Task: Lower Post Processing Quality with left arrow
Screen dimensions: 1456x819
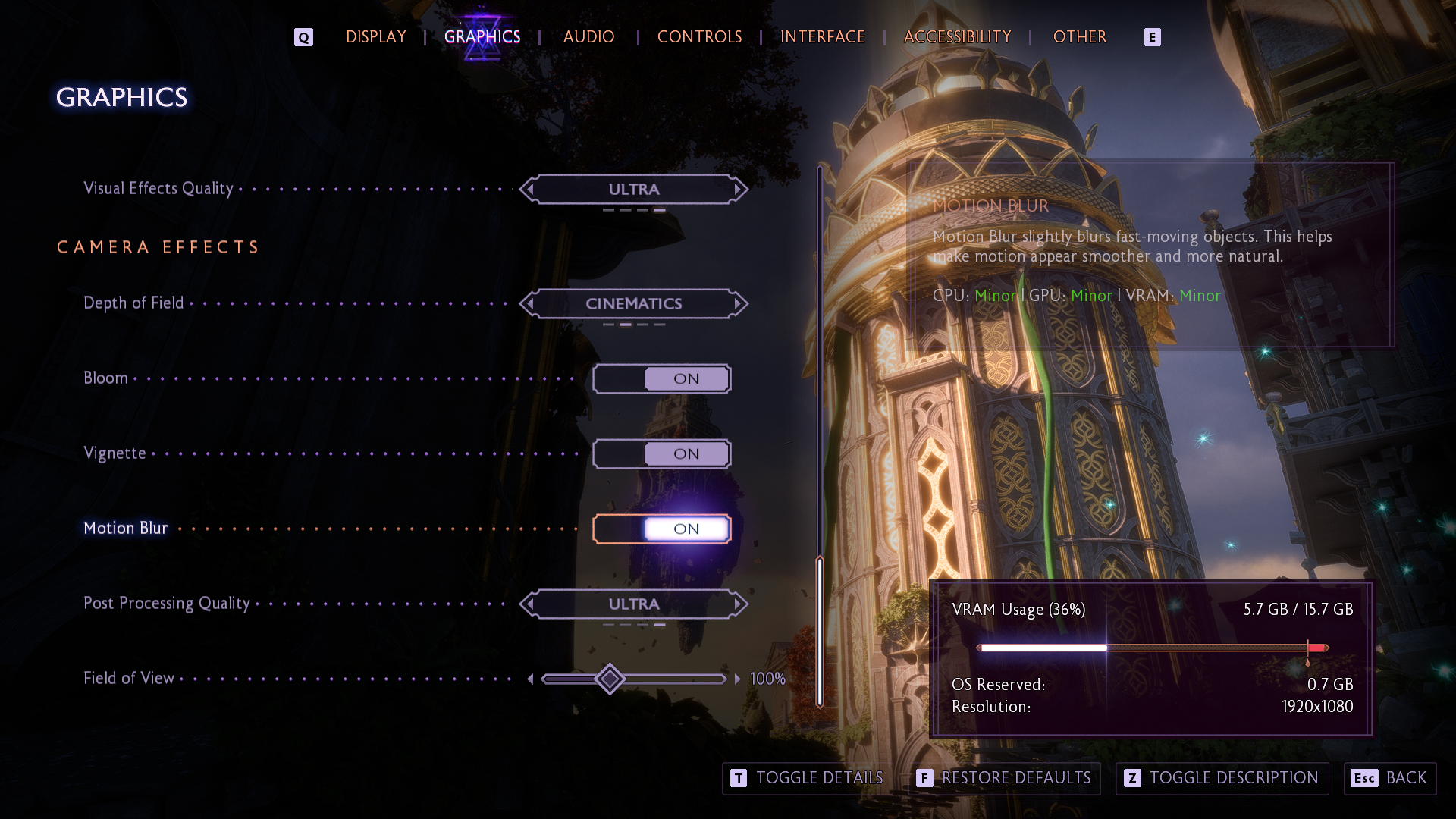Action: click(x=530, y=604)
